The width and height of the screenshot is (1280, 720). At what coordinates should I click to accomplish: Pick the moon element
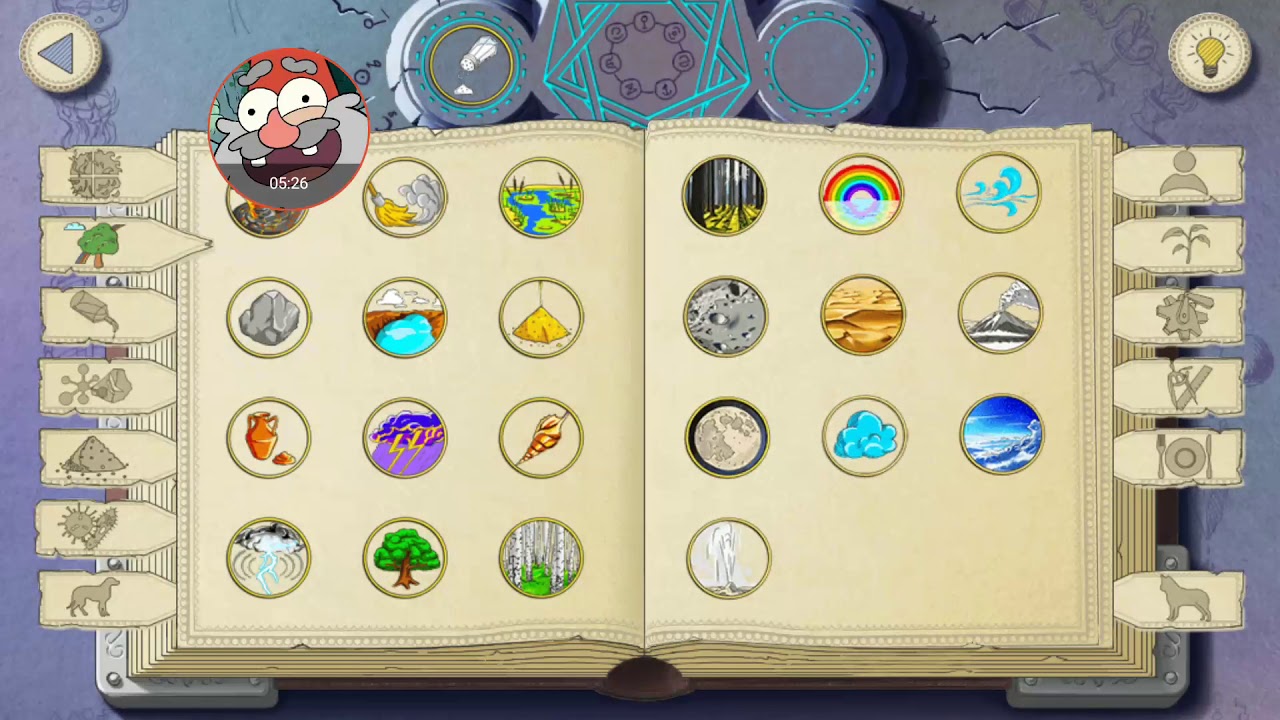pos(727,437)
